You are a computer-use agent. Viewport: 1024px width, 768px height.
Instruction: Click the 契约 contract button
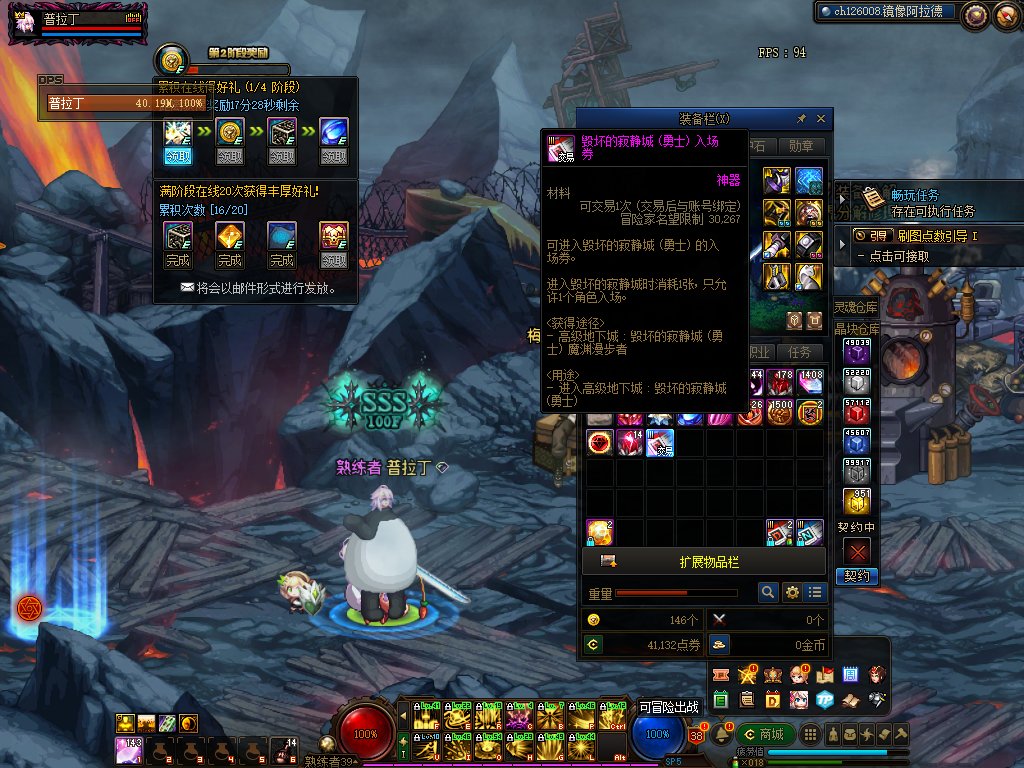[857, 577]
